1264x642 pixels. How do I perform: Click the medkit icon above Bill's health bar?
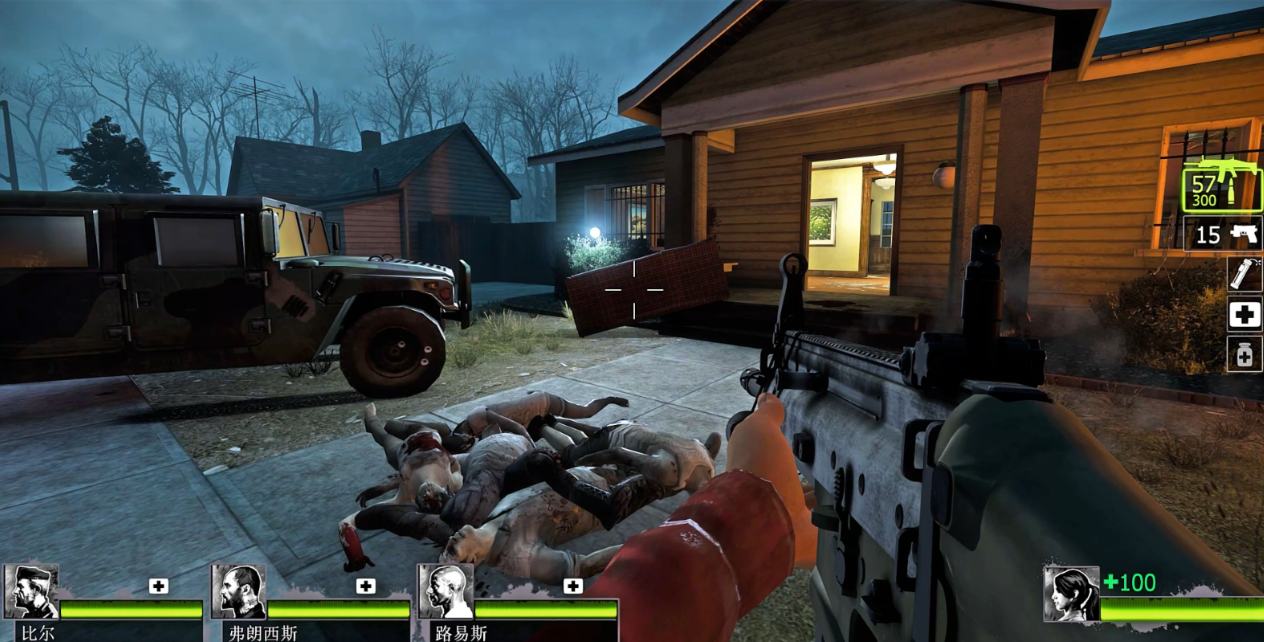pos(159,586)
